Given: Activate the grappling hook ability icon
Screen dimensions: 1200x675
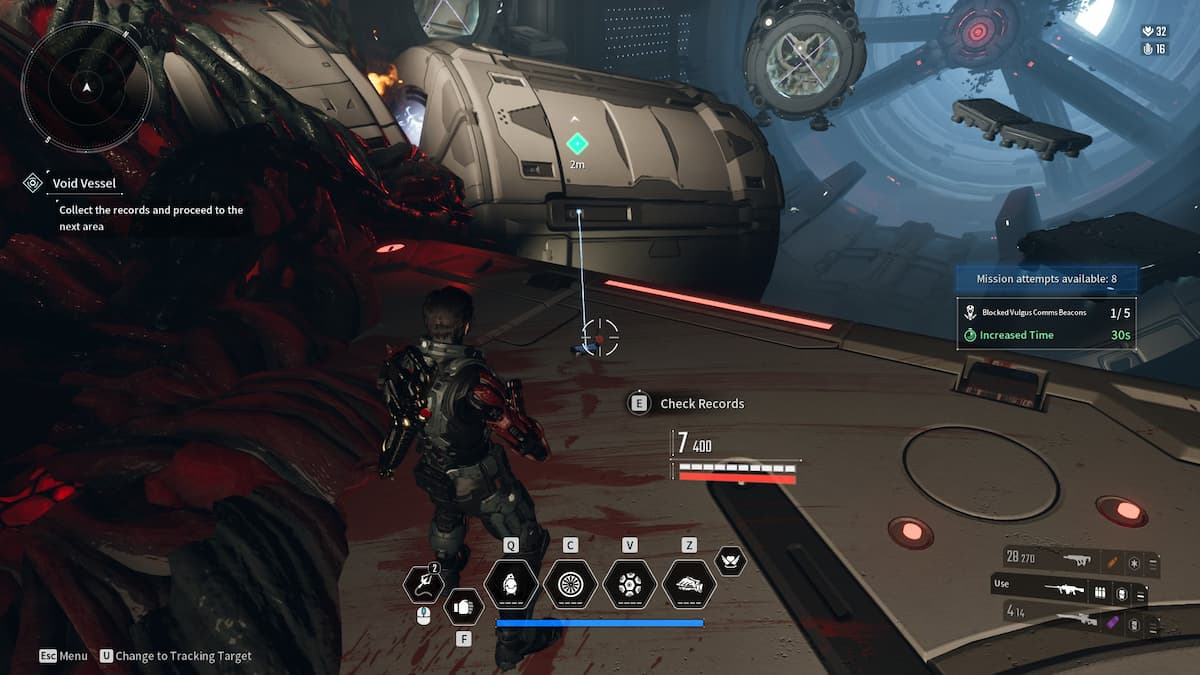Looking at the screenshot, I should pyautogui.click(x=422, y=586).
